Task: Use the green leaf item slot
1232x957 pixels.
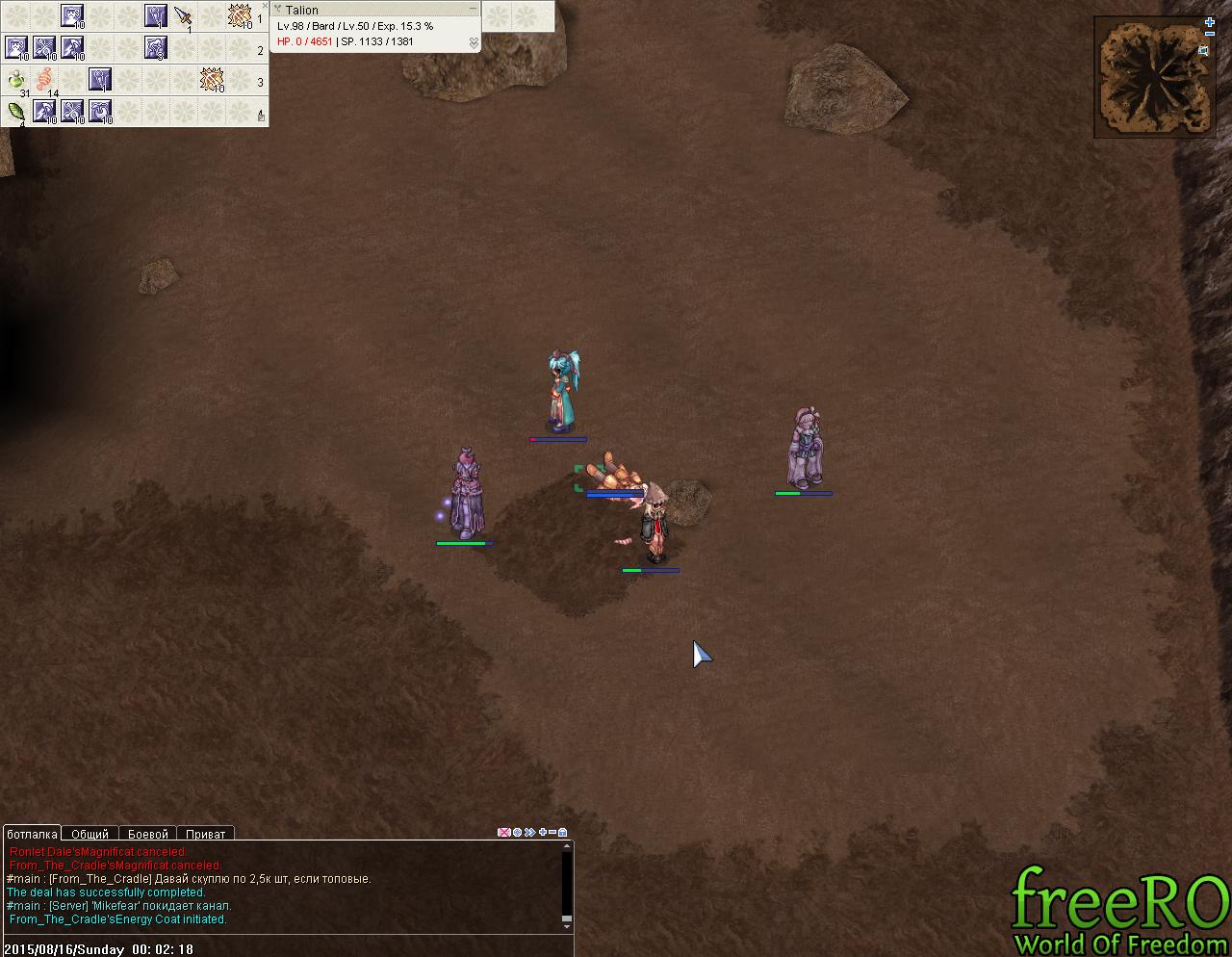Action: pos(16,112)
